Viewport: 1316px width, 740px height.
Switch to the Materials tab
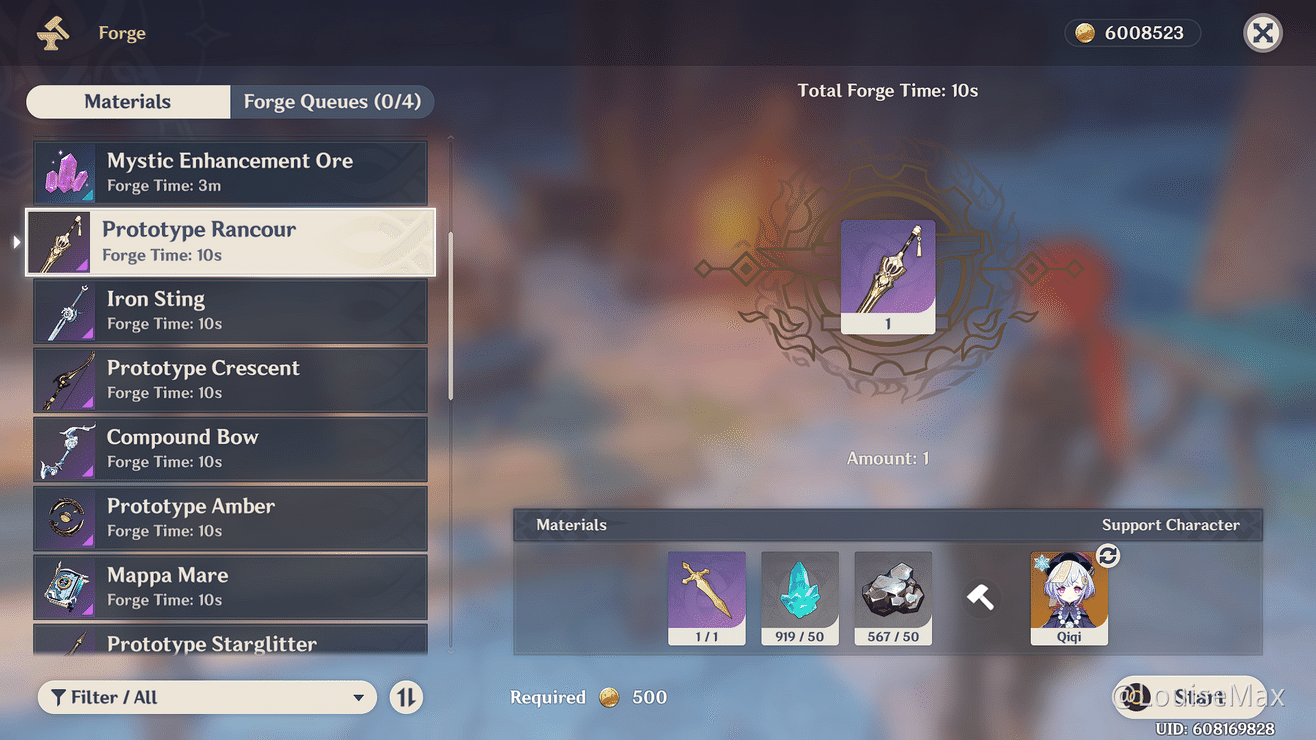(x=128, y=101)
